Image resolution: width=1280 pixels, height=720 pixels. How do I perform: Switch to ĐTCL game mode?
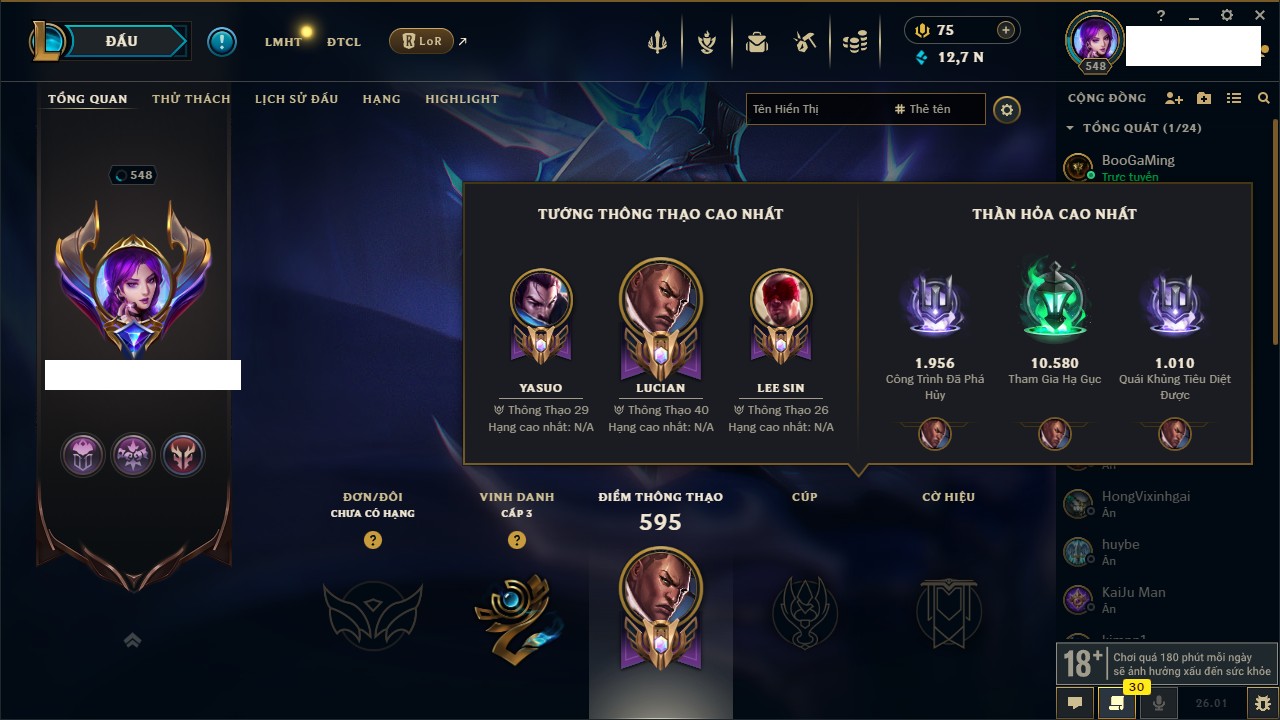point(343,42)
